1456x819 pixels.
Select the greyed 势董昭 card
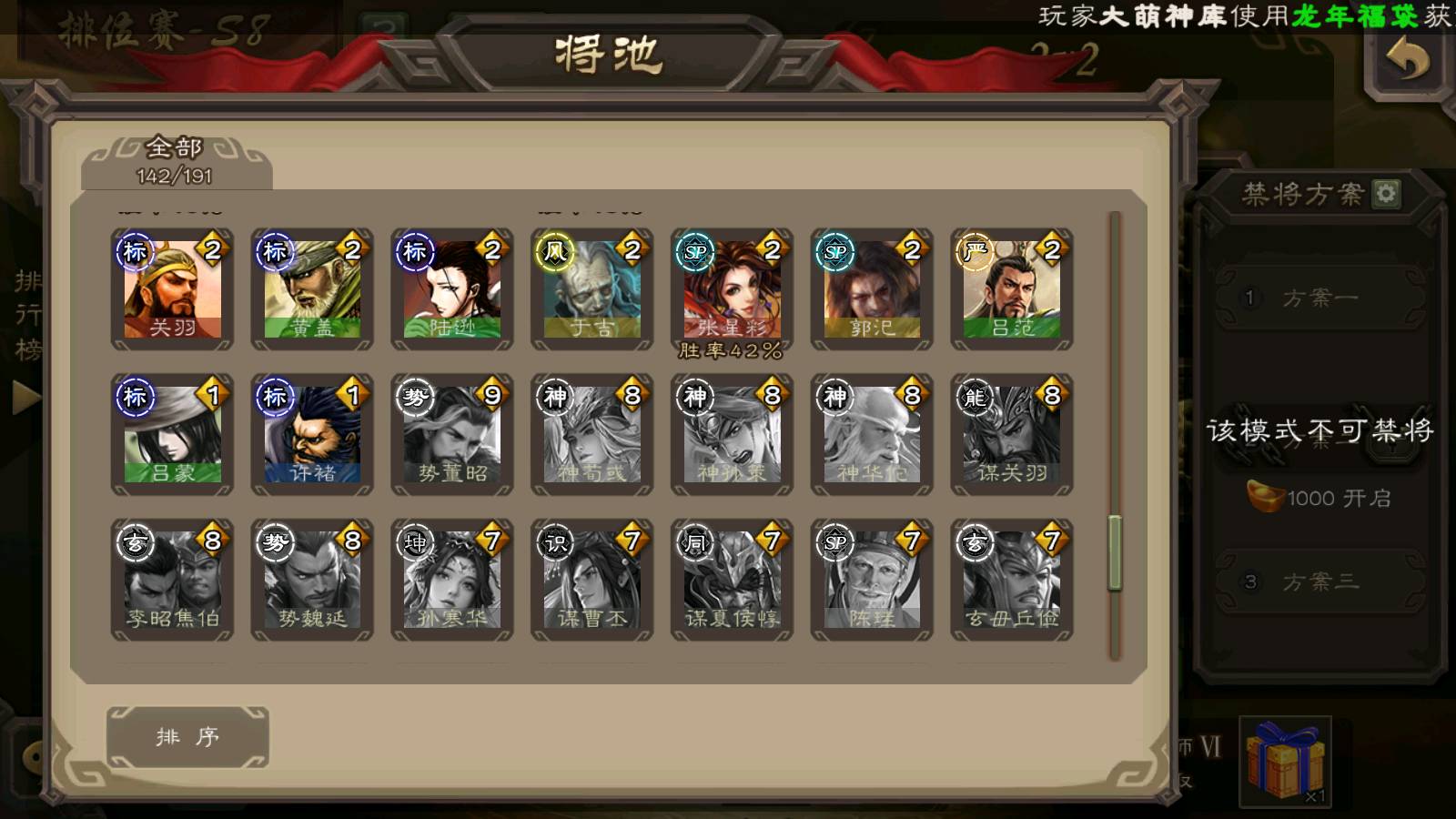tap(452, 435)
